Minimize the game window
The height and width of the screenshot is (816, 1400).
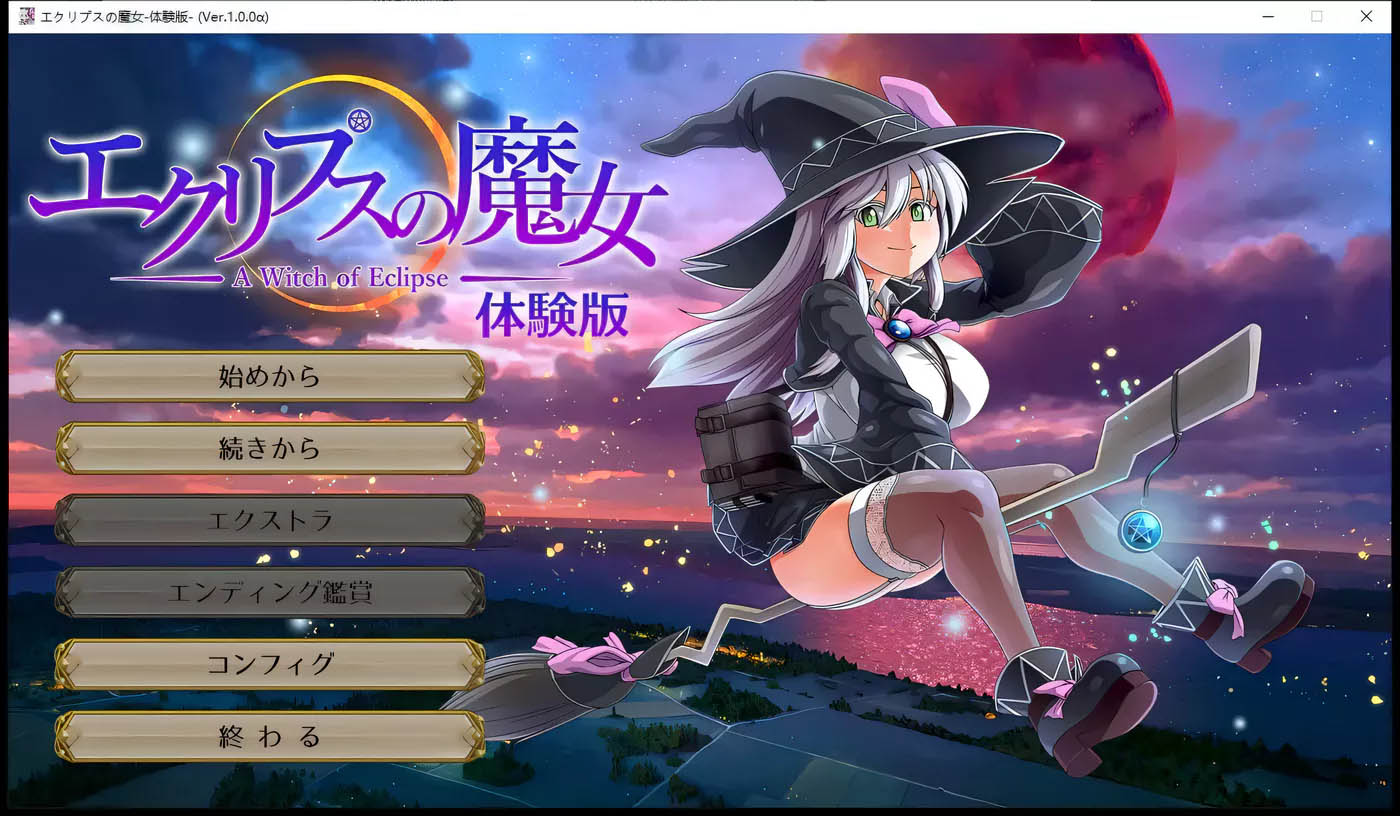point(1266,16)
